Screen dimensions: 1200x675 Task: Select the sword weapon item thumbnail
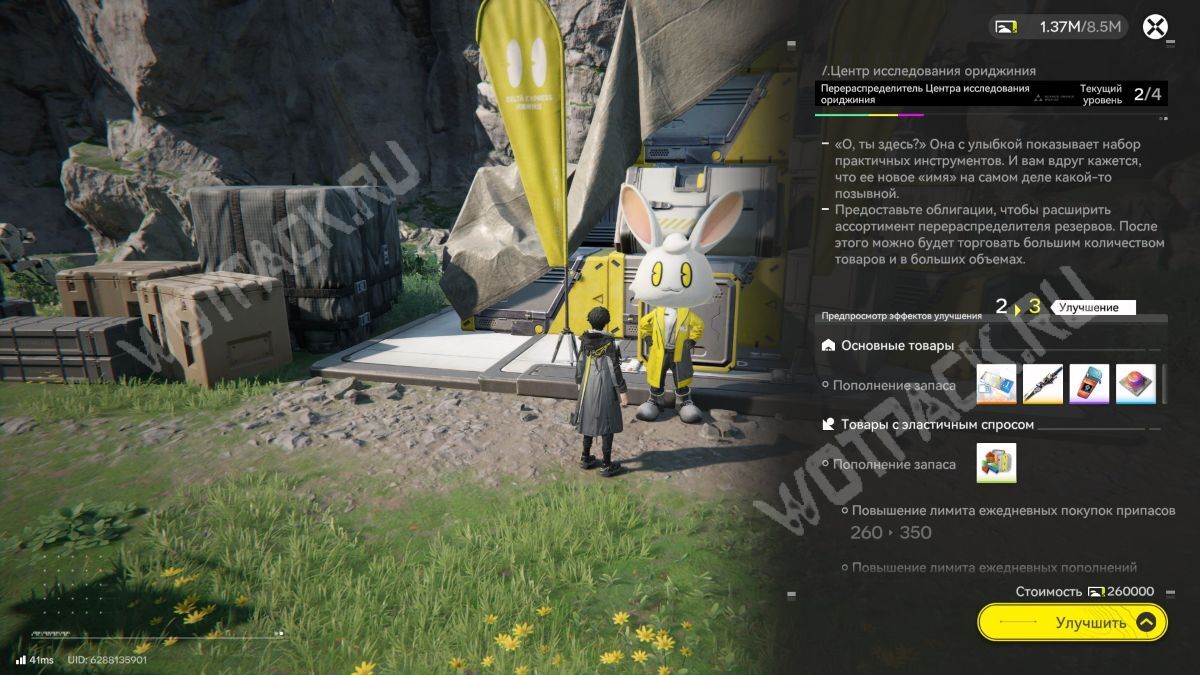[x=1042, y=384]
